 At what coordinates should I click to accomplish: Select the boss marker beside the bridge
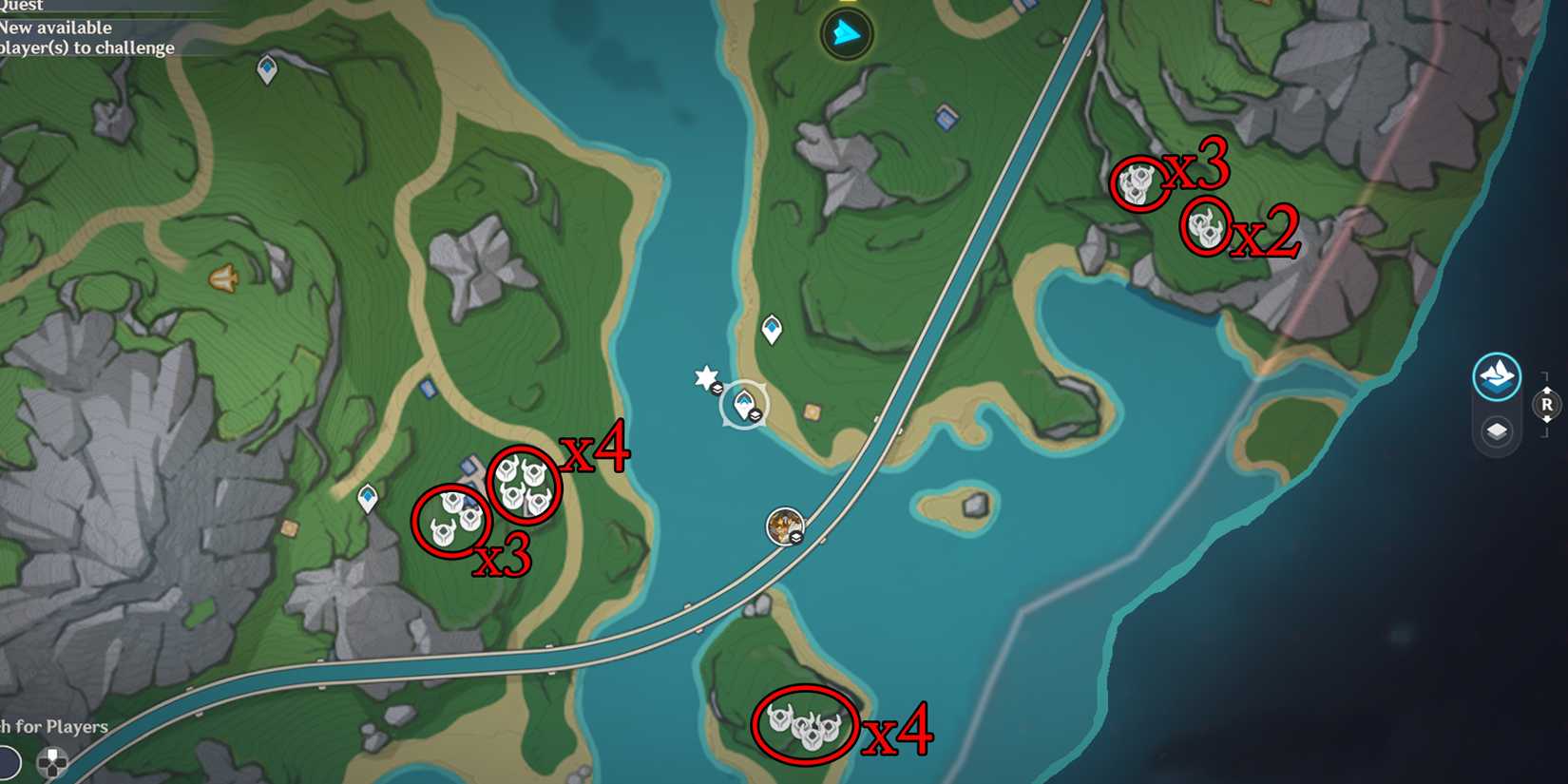(x=784, y=526)
